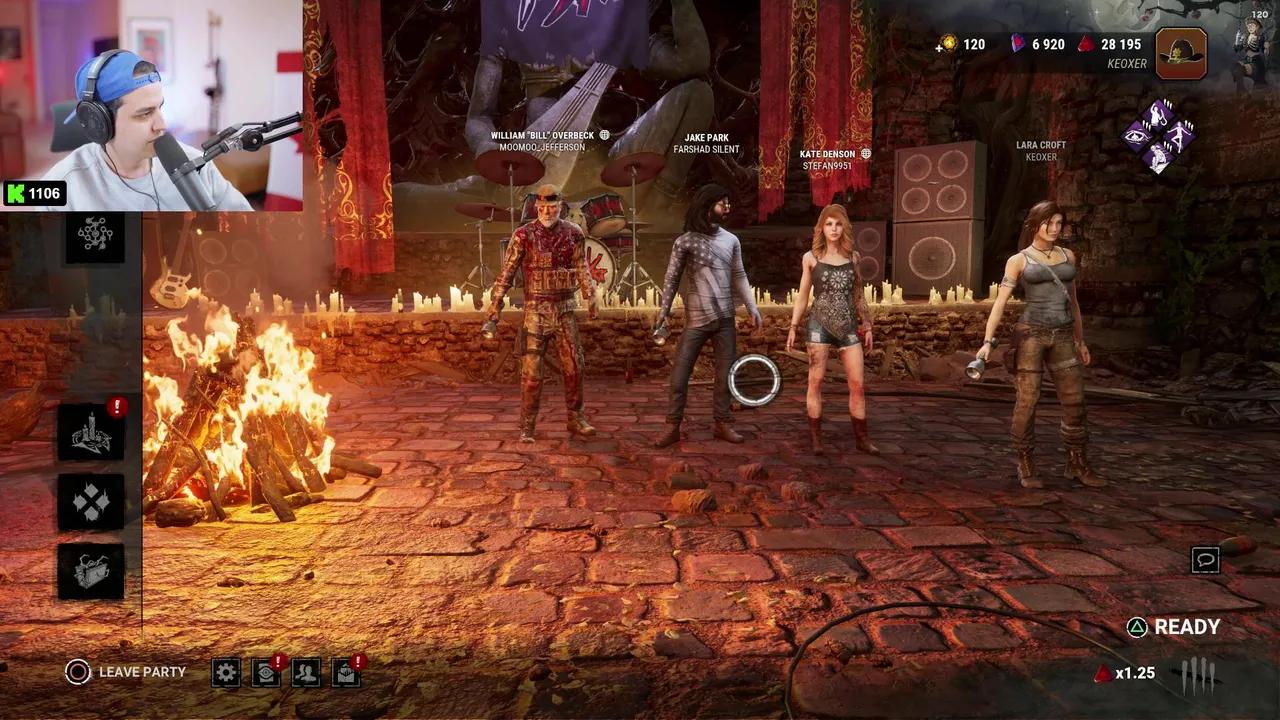The height and width of the screenshot is (720, 1280).
Task: Open the settings gear menu
Action: (226, 672)
